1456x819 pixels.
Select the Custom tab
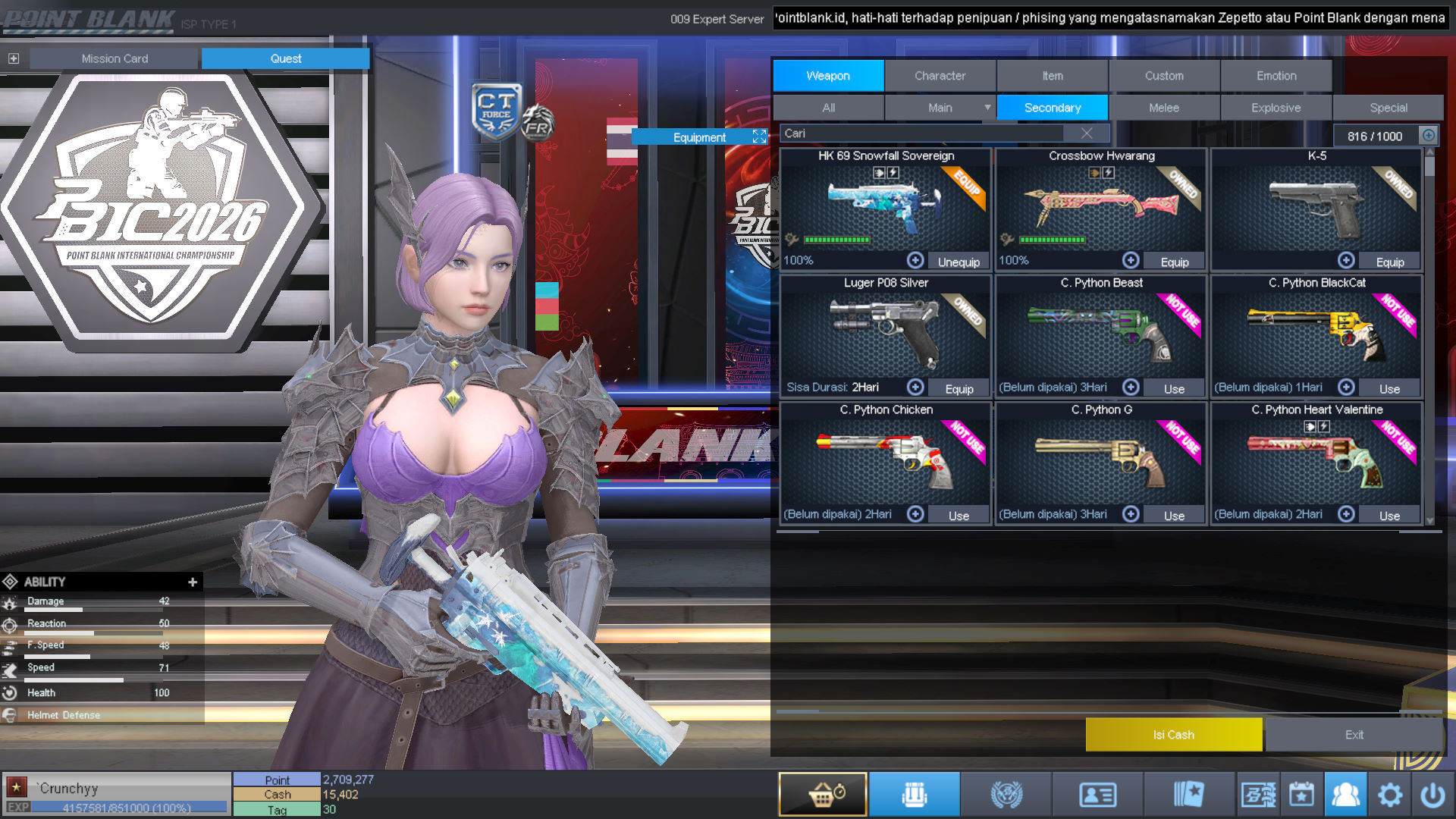tap(1164, 76)
